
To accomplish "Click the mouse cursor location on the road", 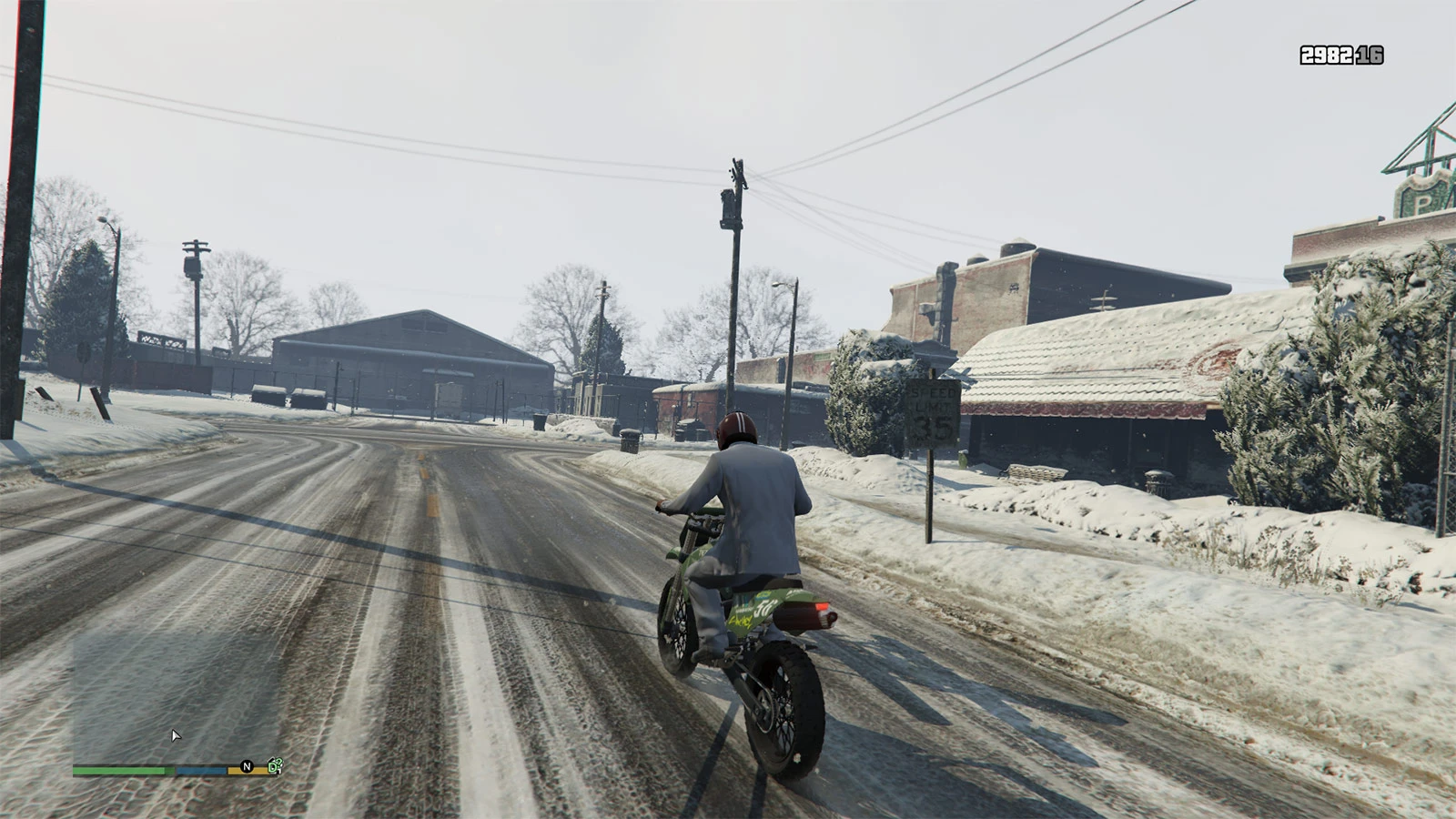I will point(174,734).
